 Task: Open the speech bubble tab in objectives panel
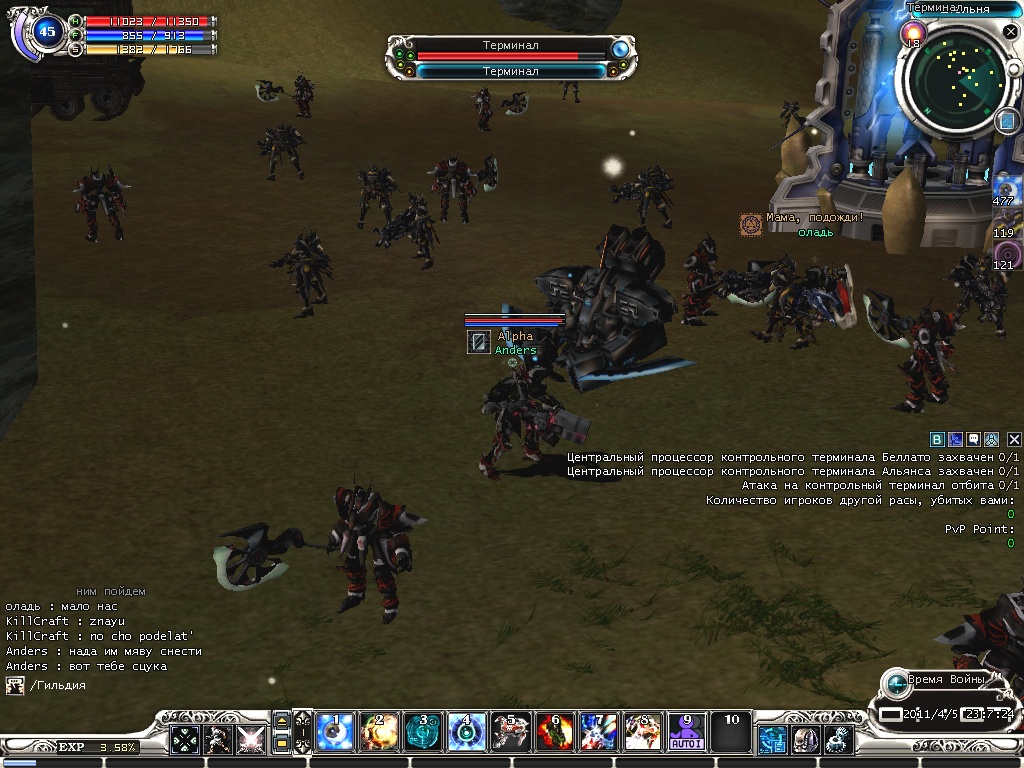[973, 439]
